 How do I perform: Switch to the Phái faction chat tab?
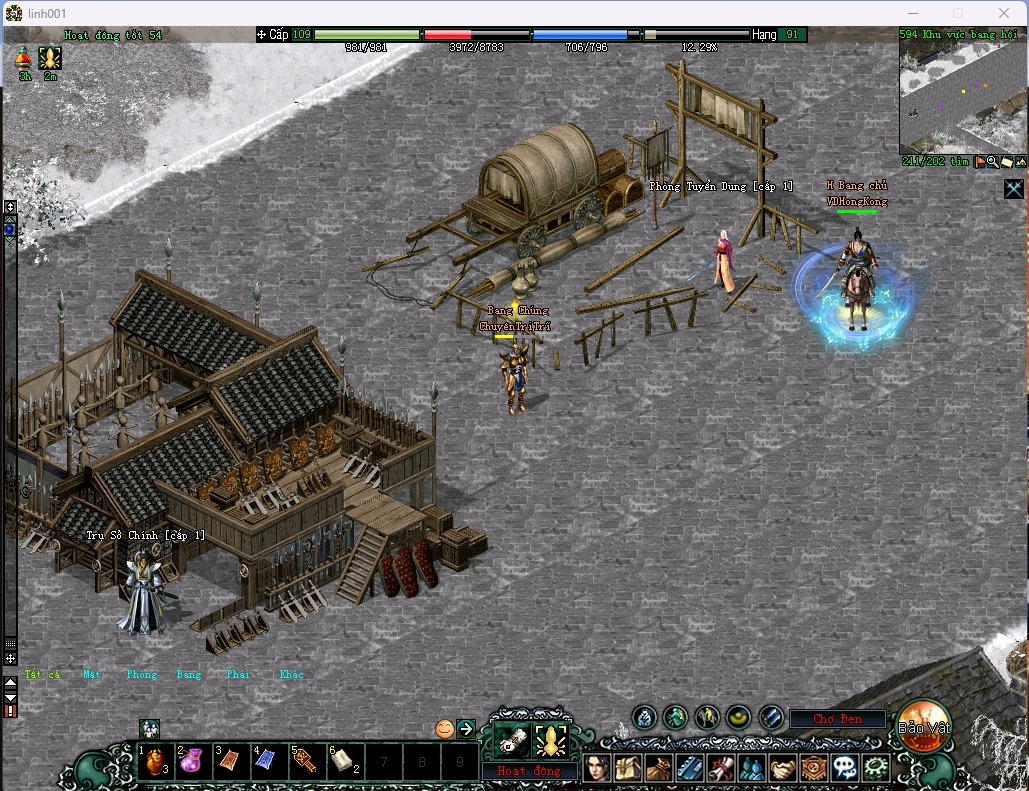point(238,674)
